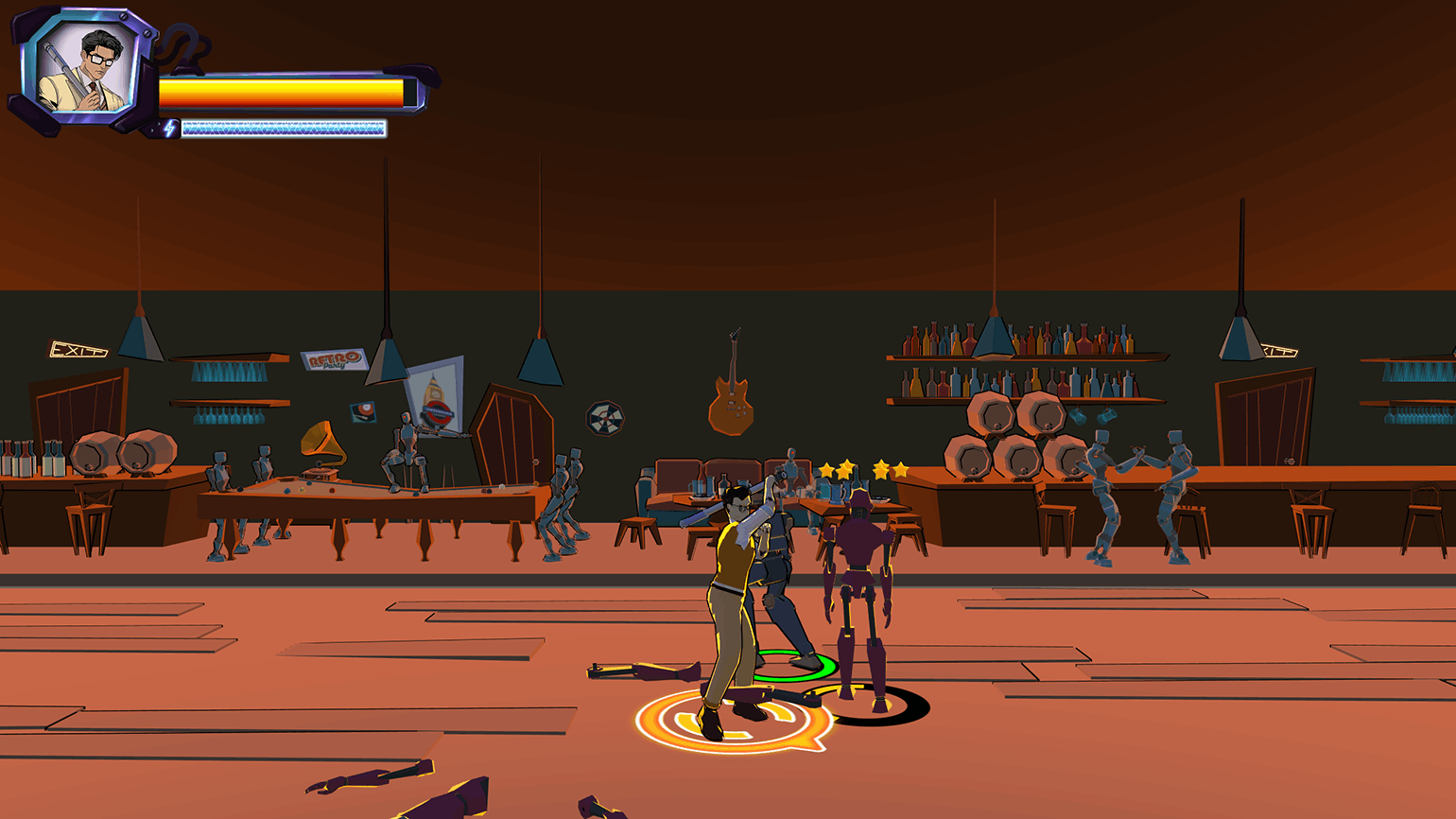Click the player character portrait

pos(87,69)
